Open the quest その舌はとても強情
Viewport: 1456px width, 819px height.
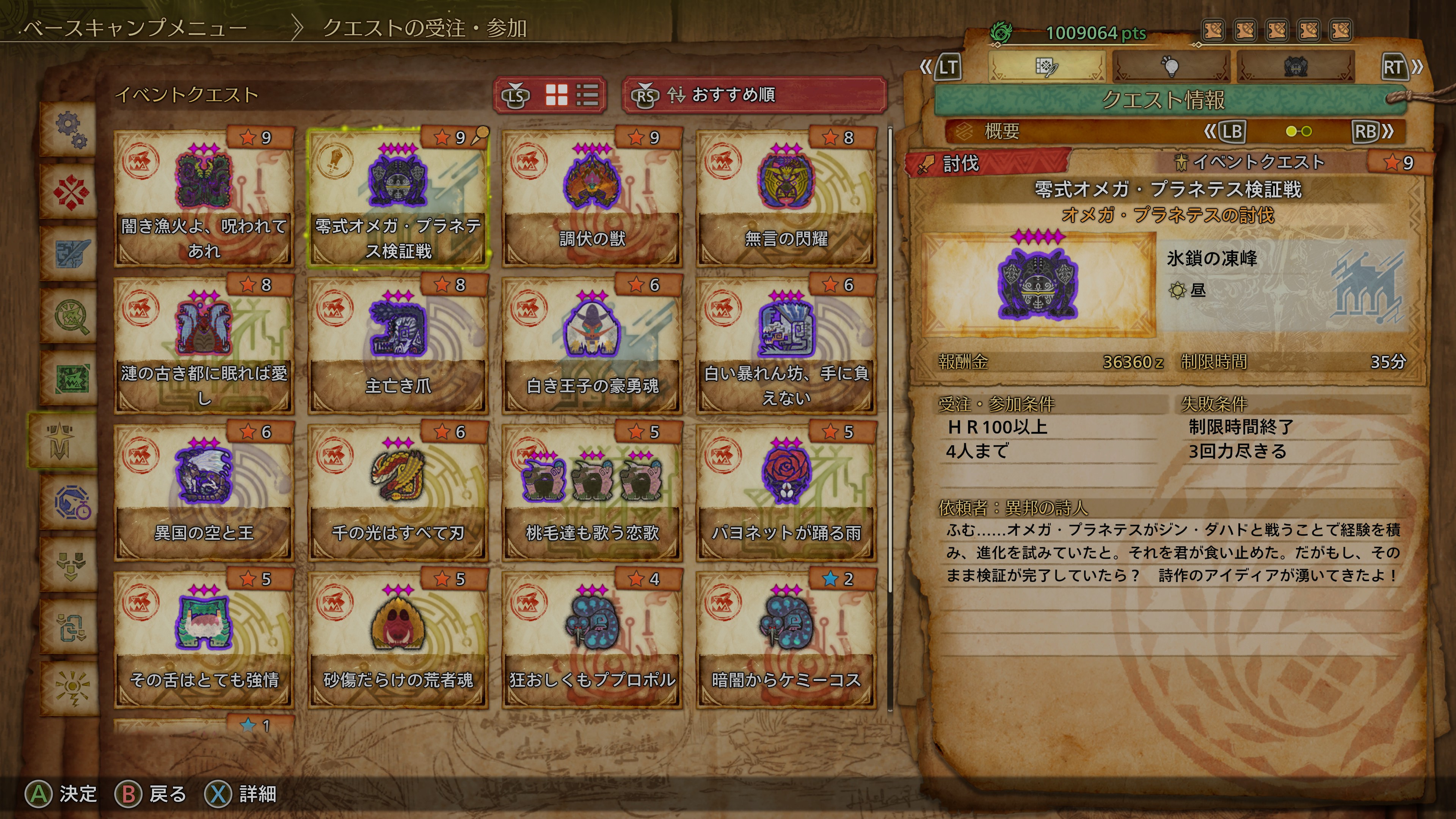(x=204, y=639)
